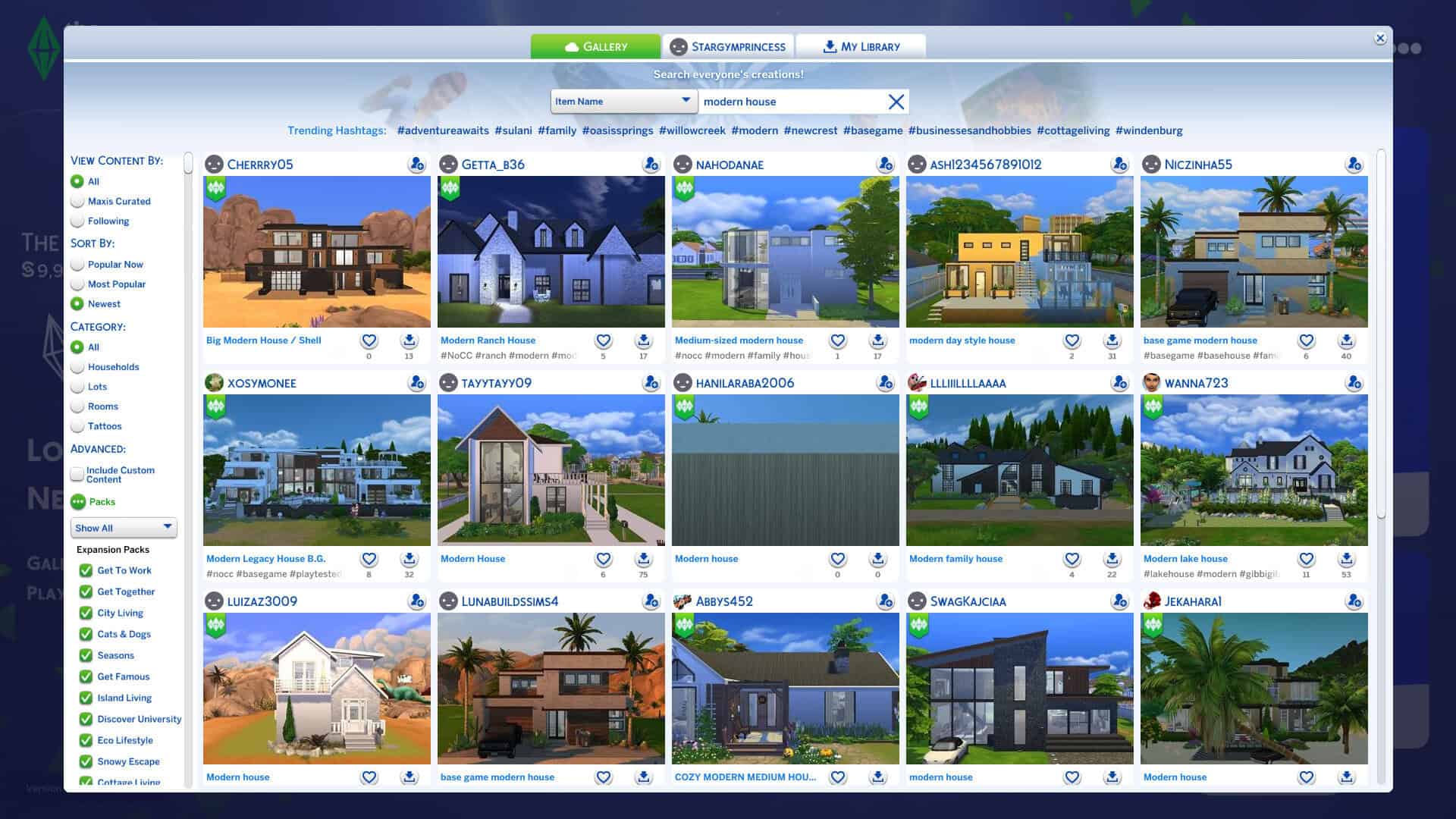This screenshot has height=819, width=1456.
Task: Select Maxis Curated content view
Action: (77, 201)
